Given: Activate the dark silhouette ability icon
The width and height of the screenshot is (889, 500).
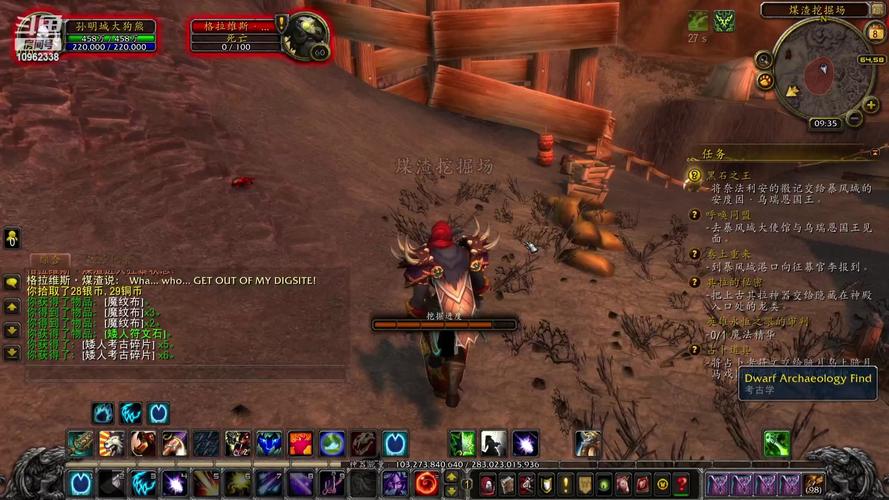Looking at the screenshot, I should [494, 443].
